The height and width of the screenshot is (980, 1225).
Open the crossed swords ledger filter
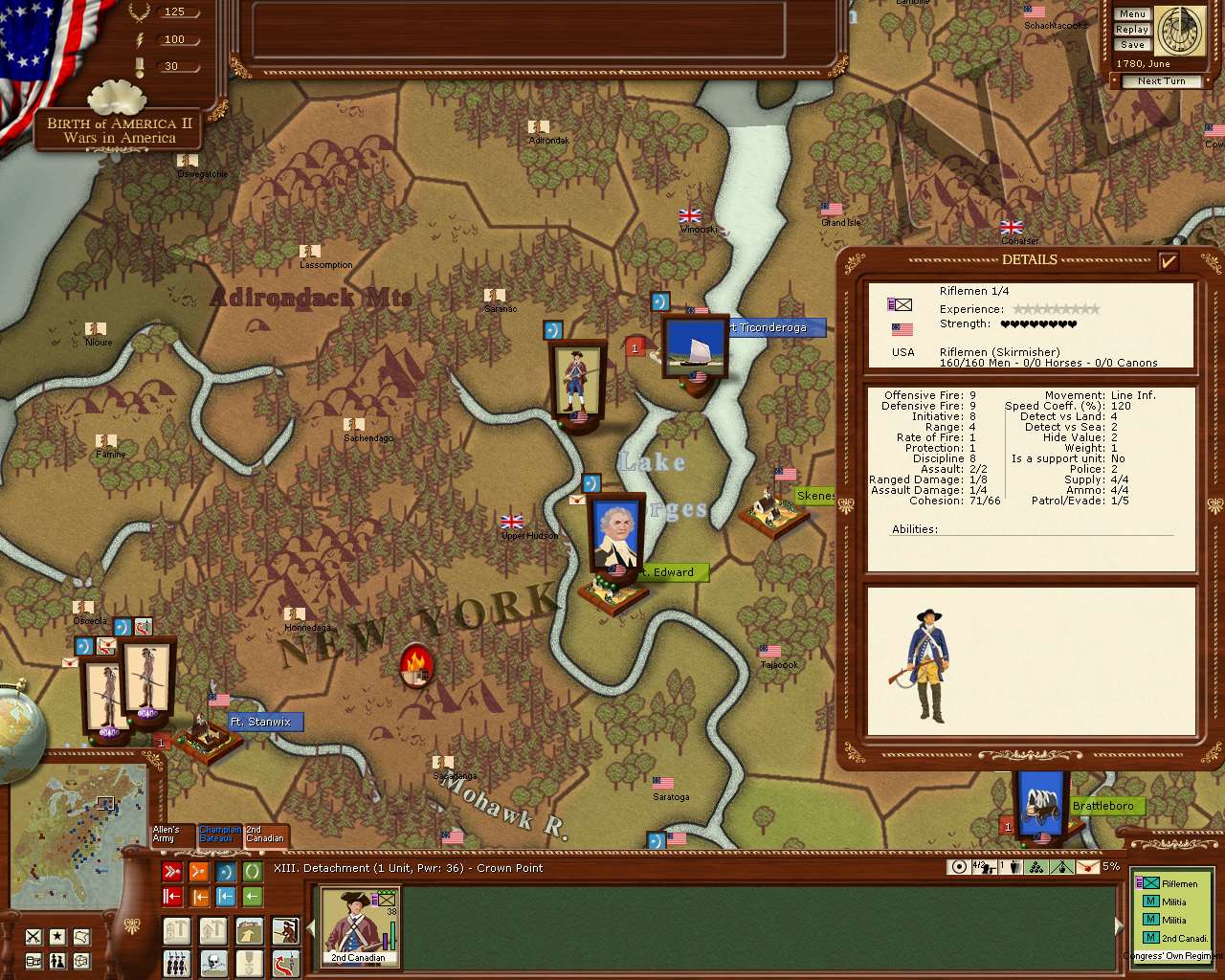point(33,936)
